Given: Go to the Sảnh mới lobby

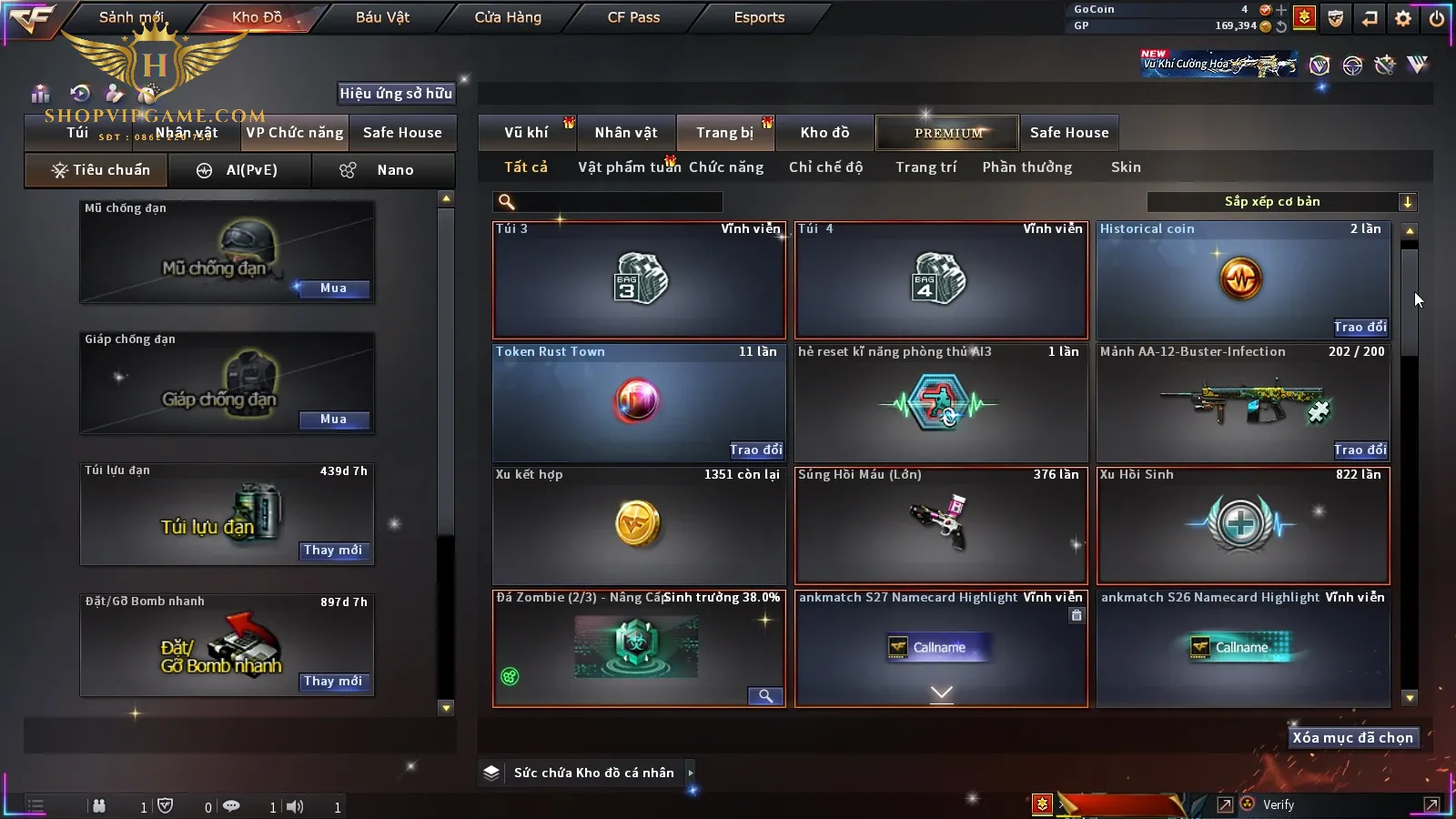Looking at the screenshot, I should pos(131,17).
